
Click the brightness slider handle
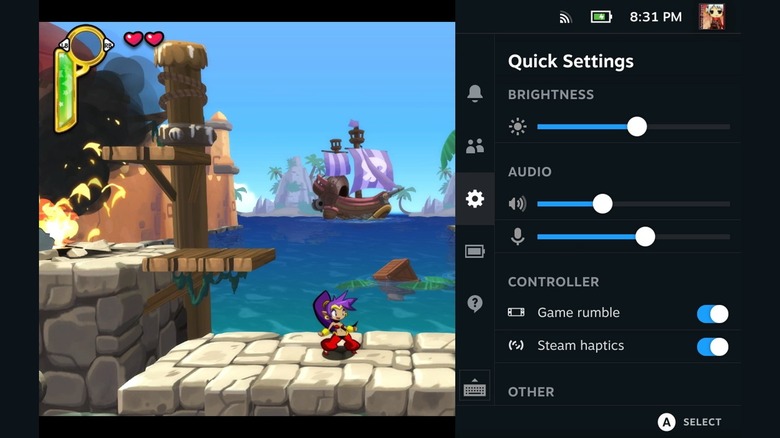(x=637, y=127)
